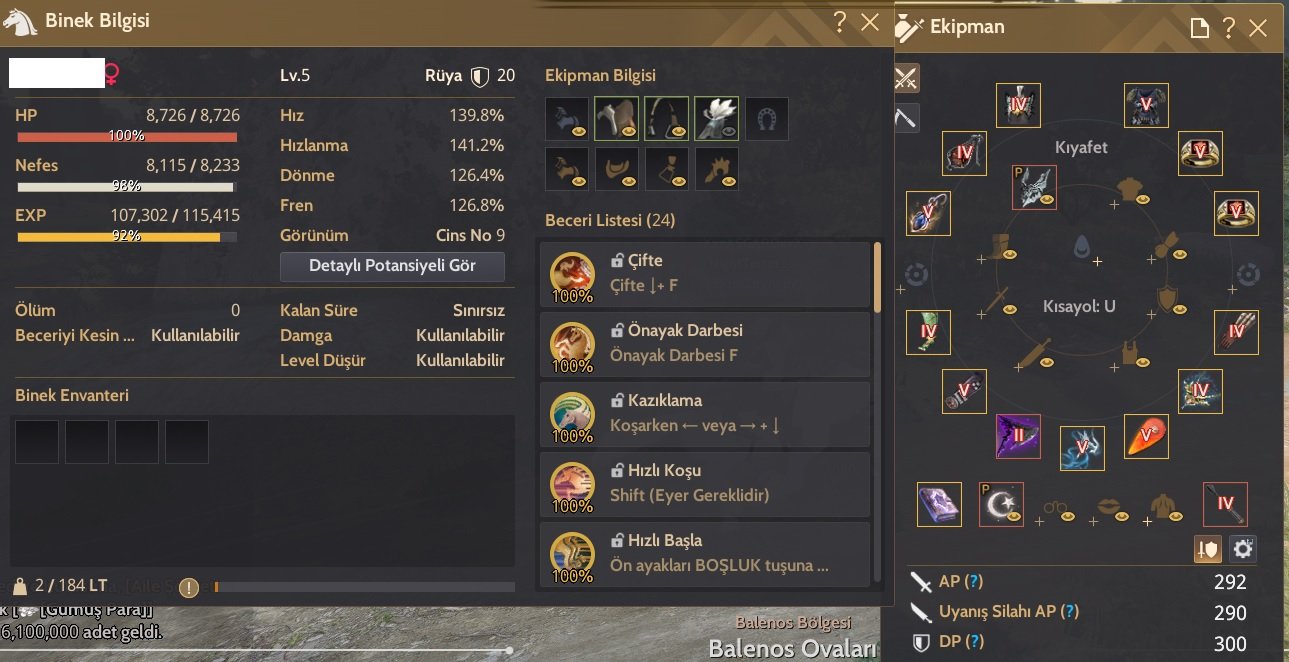Select the Önayak Darbesi skill row
1289x662 pixels.
point(705,344)
